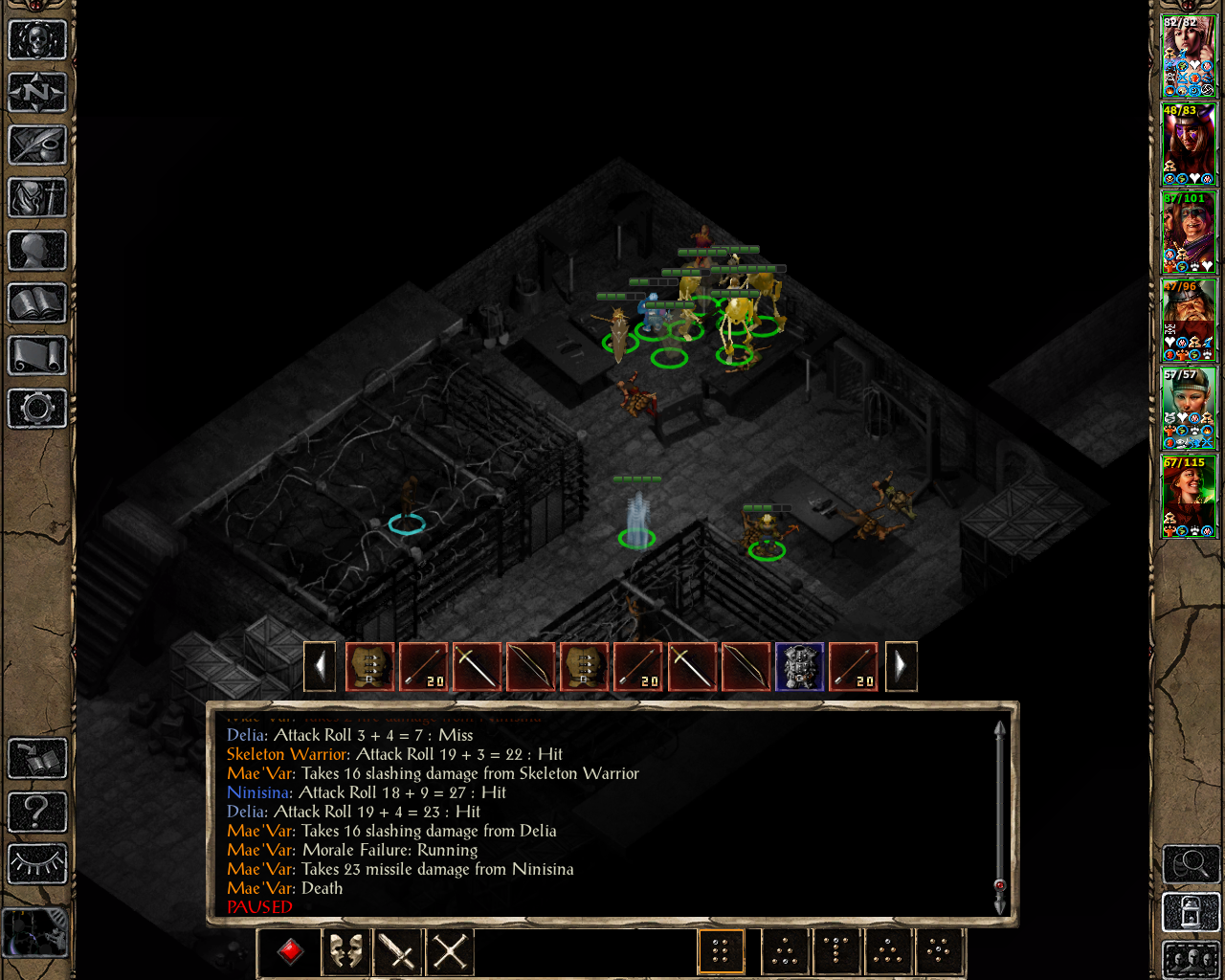1225x980 pixels.
Task: Select the portrait showing 47/96 hit points
Action: click(1189, 321)
